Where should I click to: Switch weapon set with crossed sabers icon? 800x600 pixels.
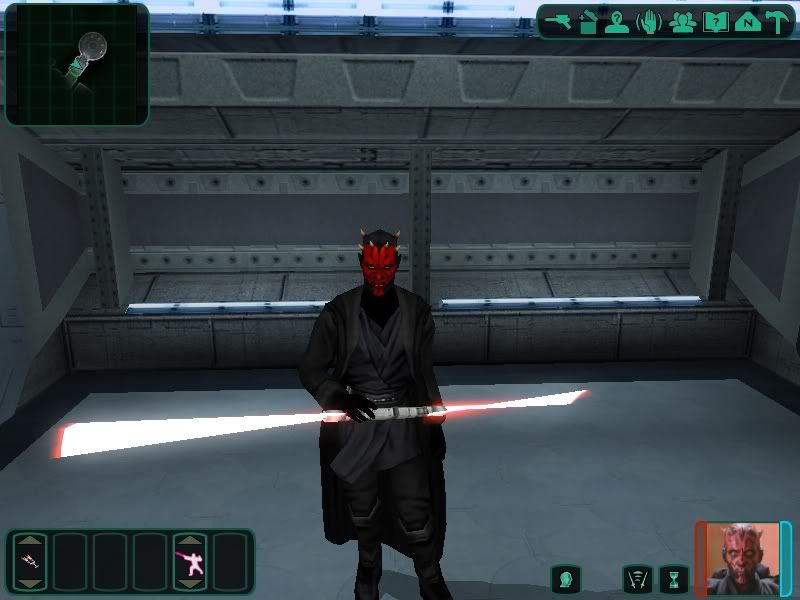click(637, 578)
